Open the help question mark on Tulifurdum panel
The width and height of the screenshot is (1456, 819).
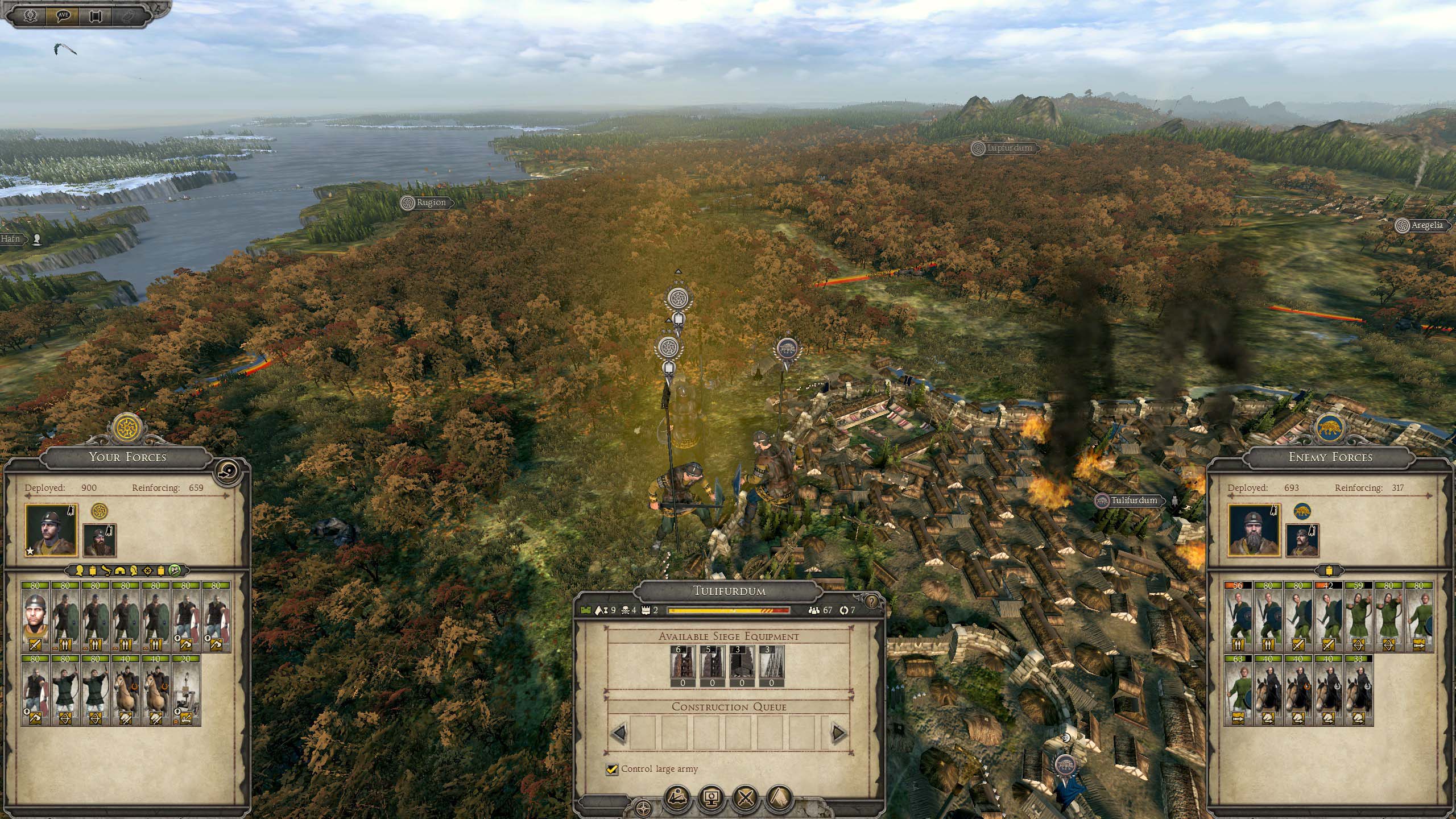(x=871, y=601)
